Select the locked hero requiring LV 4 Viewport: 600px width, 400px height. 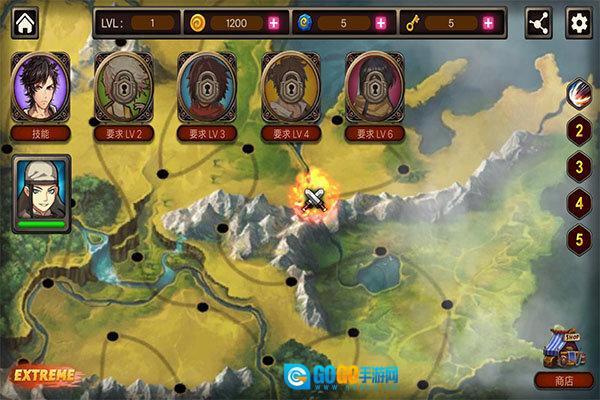[x=291, y=86]
